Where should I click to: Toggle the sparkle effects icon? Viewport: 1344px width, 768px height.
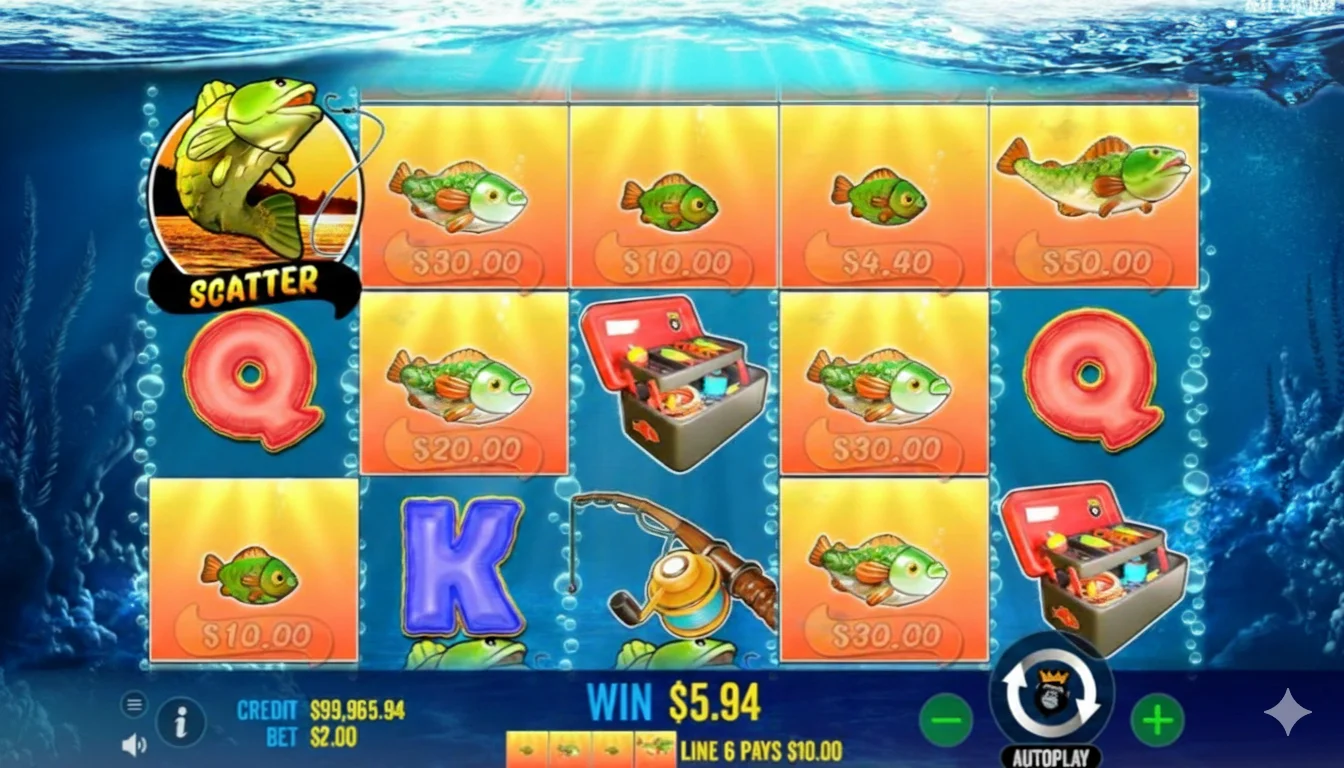1290,710
